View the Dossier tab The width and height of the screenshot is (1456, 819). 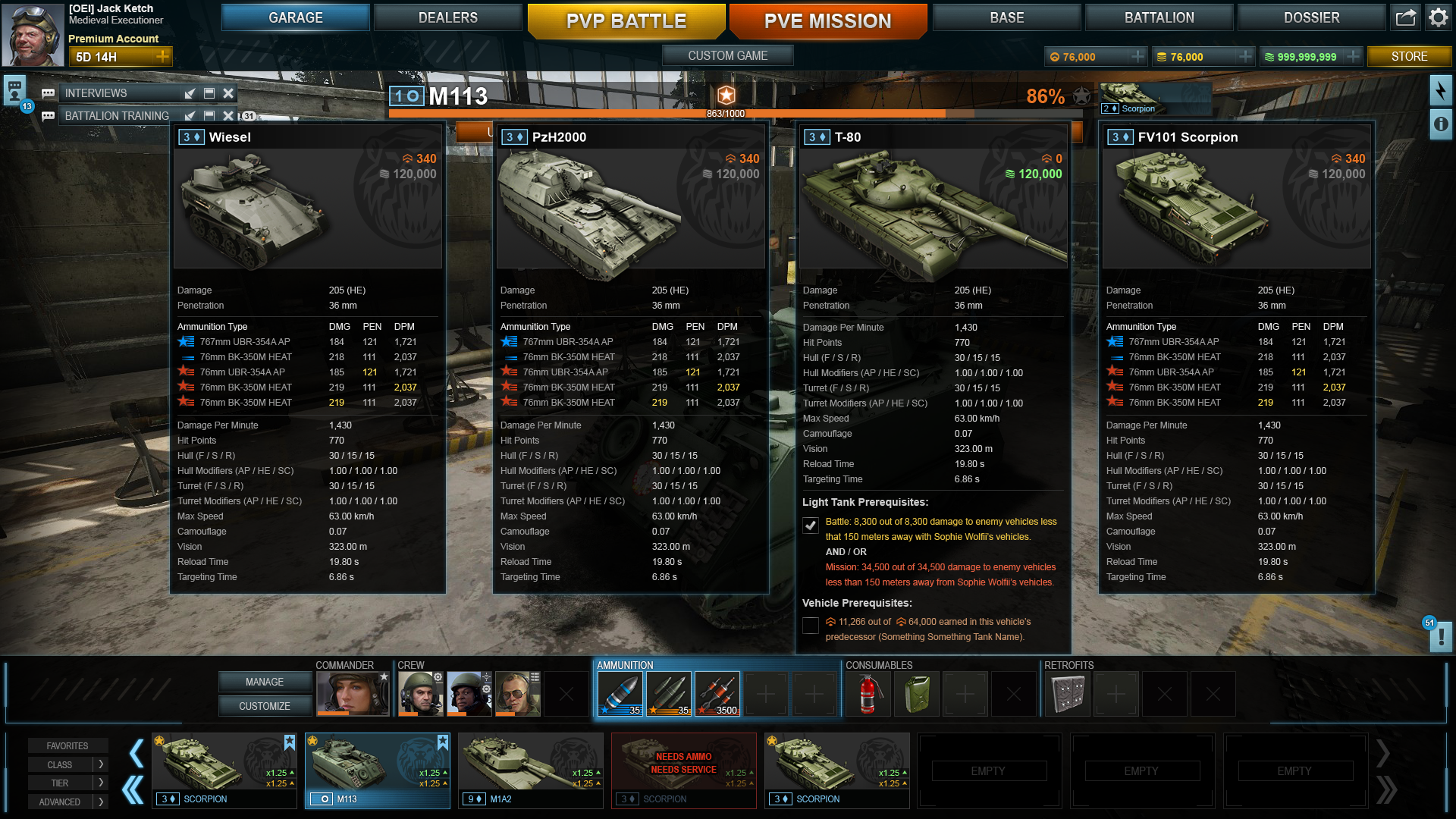point(1311,17)
